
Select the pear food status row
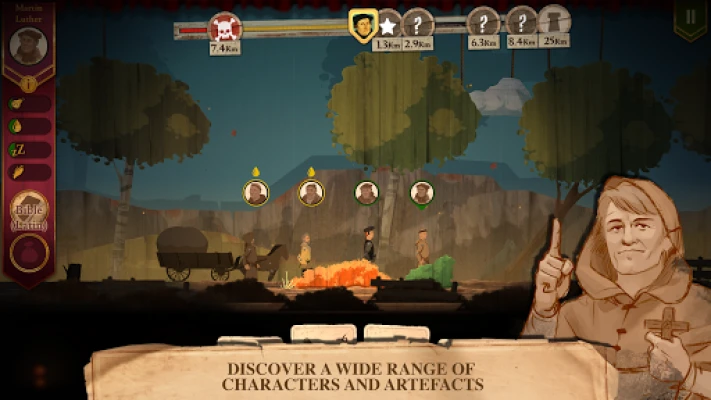28,103
